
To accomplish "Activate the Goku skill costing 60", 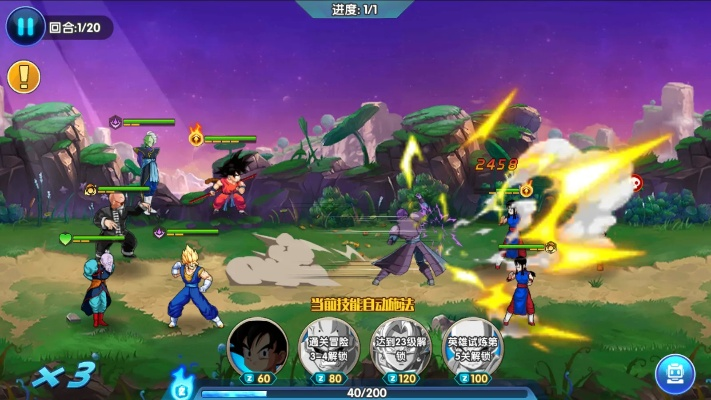I will tap(257, 348).
